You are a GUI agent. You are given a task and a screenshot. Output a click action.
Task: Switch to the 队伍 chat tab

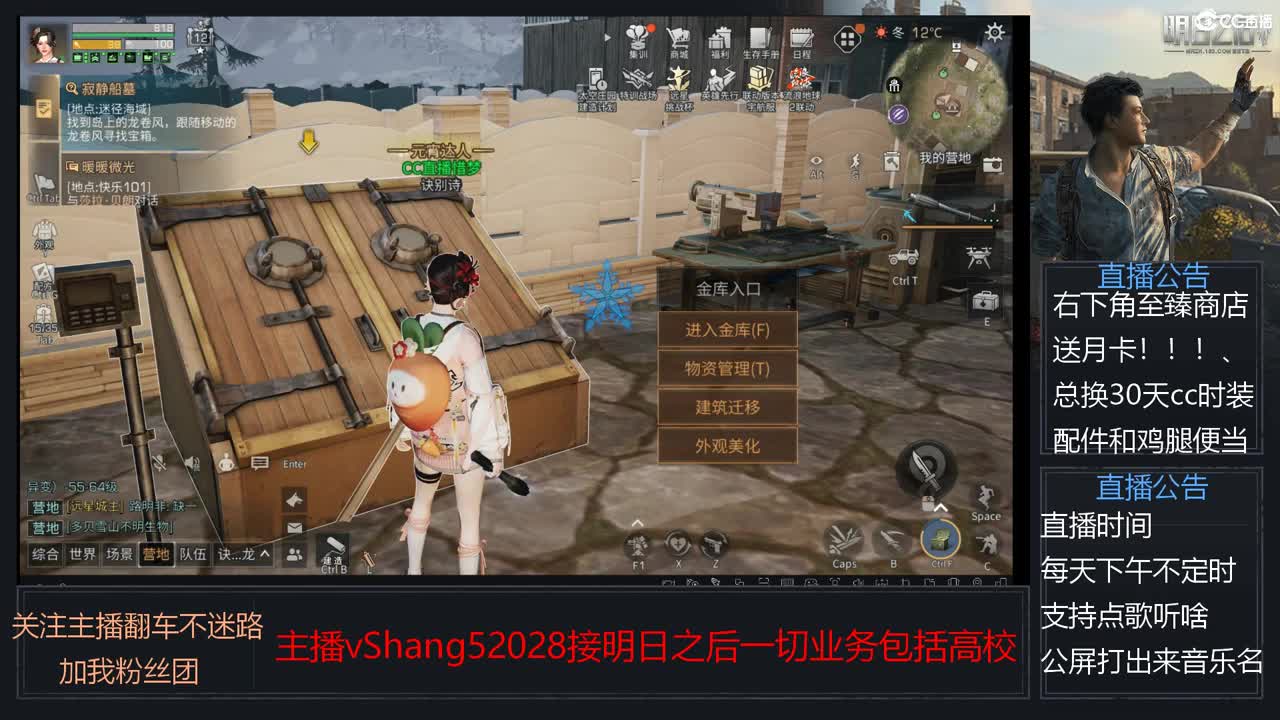[x=193, y=553]
